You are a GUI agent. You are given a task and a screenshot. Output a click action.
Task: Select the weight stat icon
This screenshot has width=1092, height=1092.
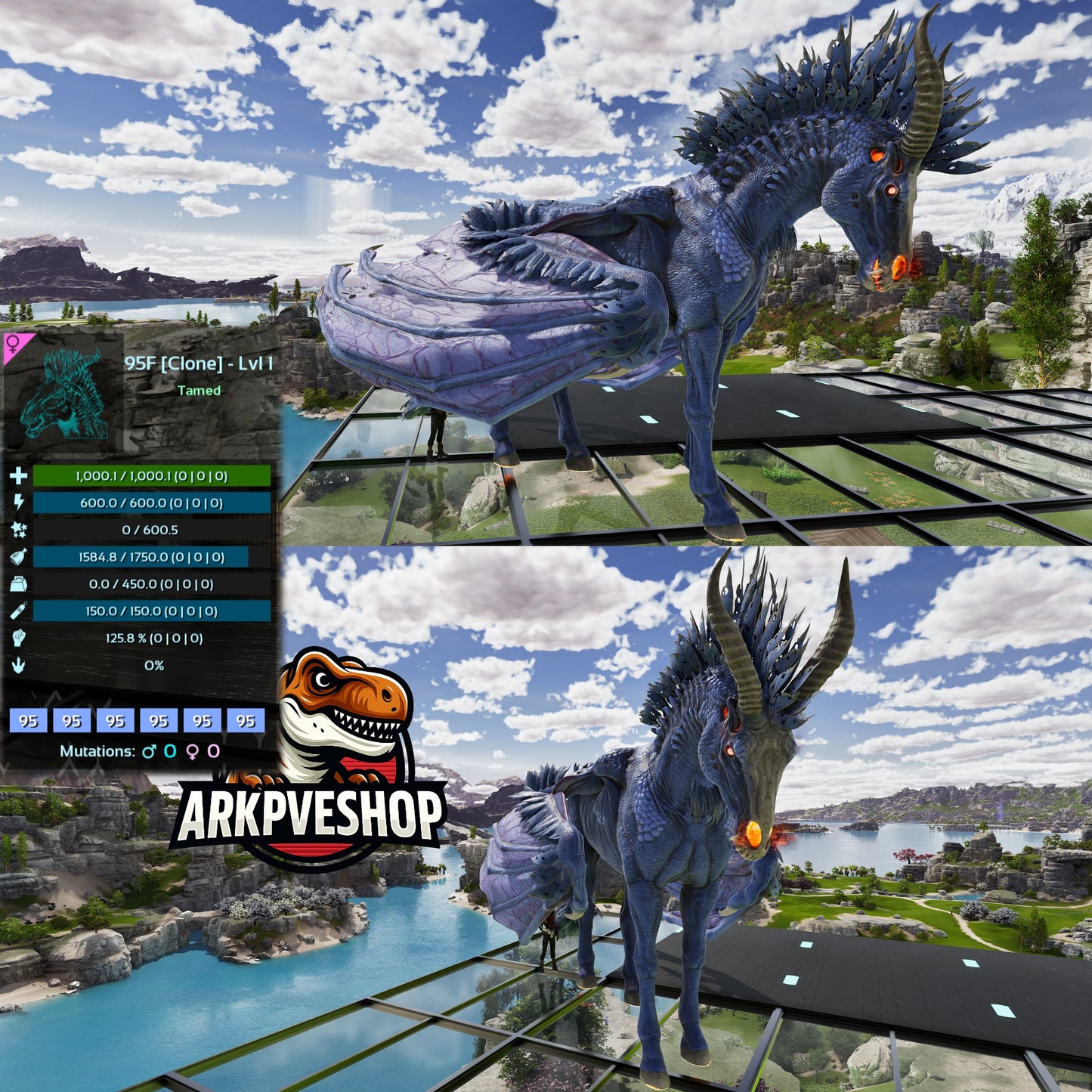click(x=18, y=584)
